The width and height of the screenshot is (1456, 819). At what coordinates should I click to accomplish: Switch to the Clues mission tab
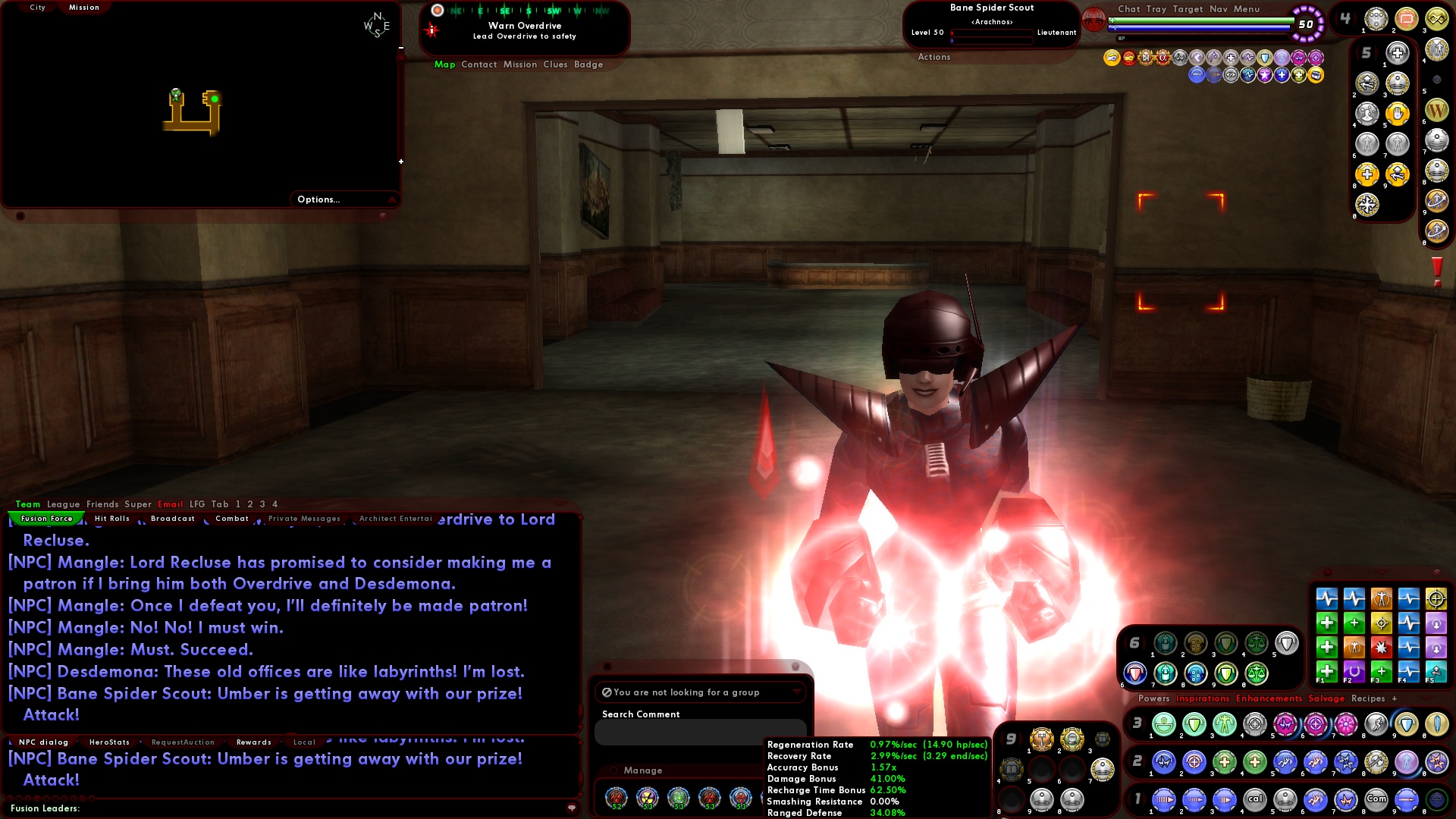click(x=557, y=64)
